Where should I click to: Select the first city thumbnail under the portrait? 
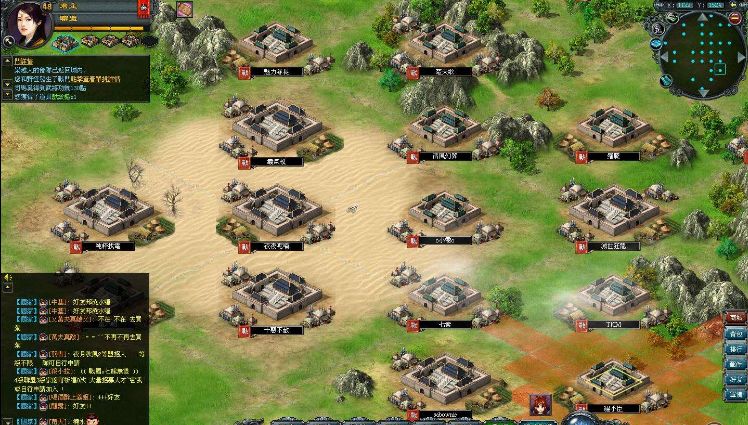click(64, 42)
